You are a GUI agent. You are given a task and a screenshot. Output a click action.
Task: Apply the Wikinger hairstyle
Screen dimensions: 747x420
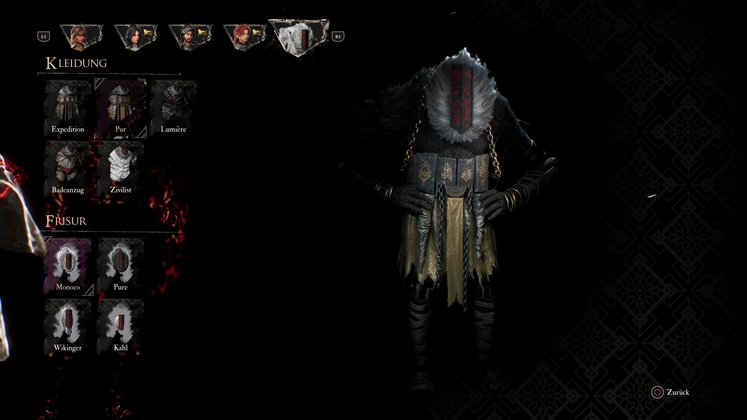click(x=68, y=324)
